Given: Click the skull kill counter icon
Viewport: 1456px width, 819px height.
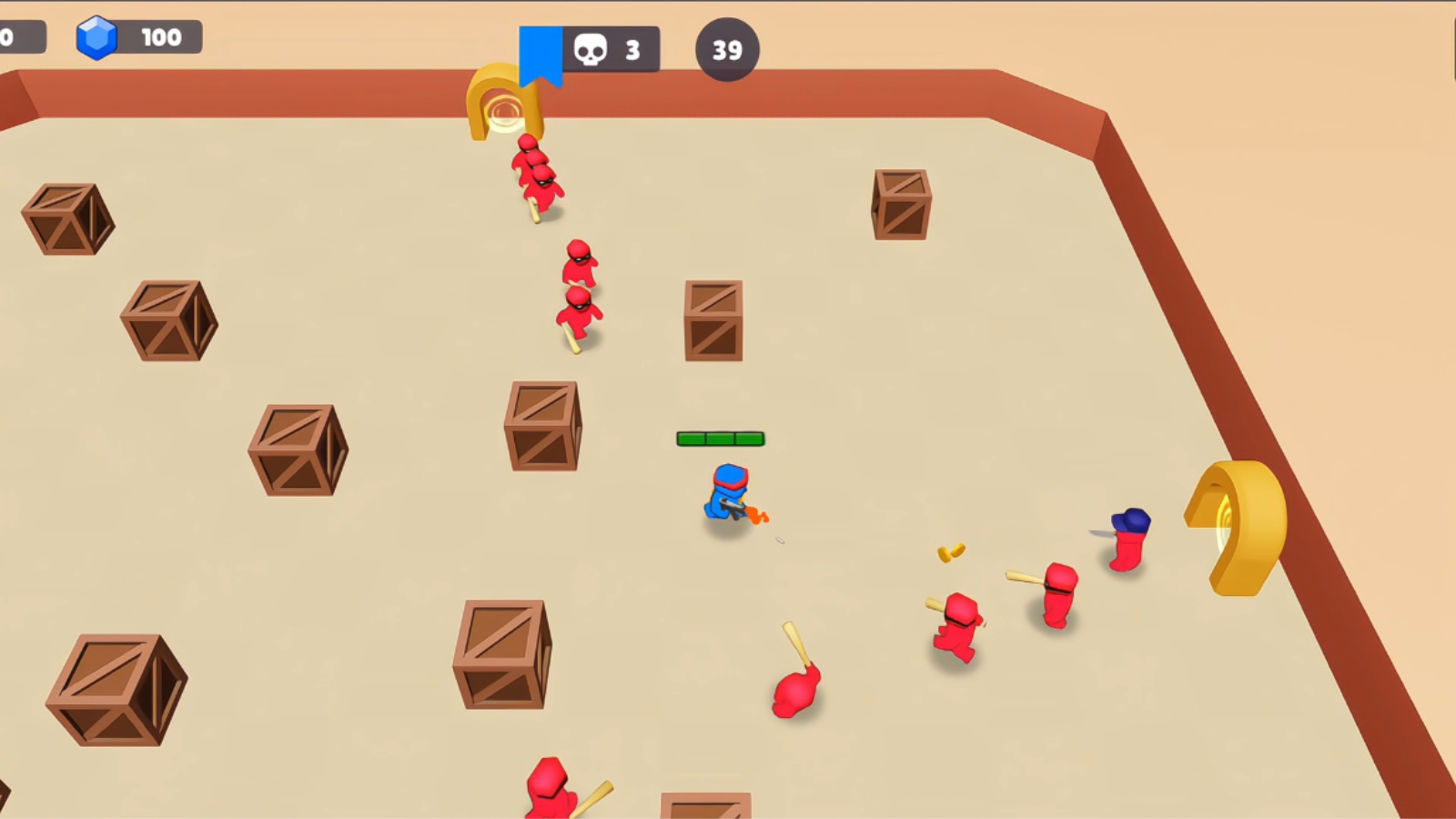Looking at the screenshot, I should tap(591, 49).
